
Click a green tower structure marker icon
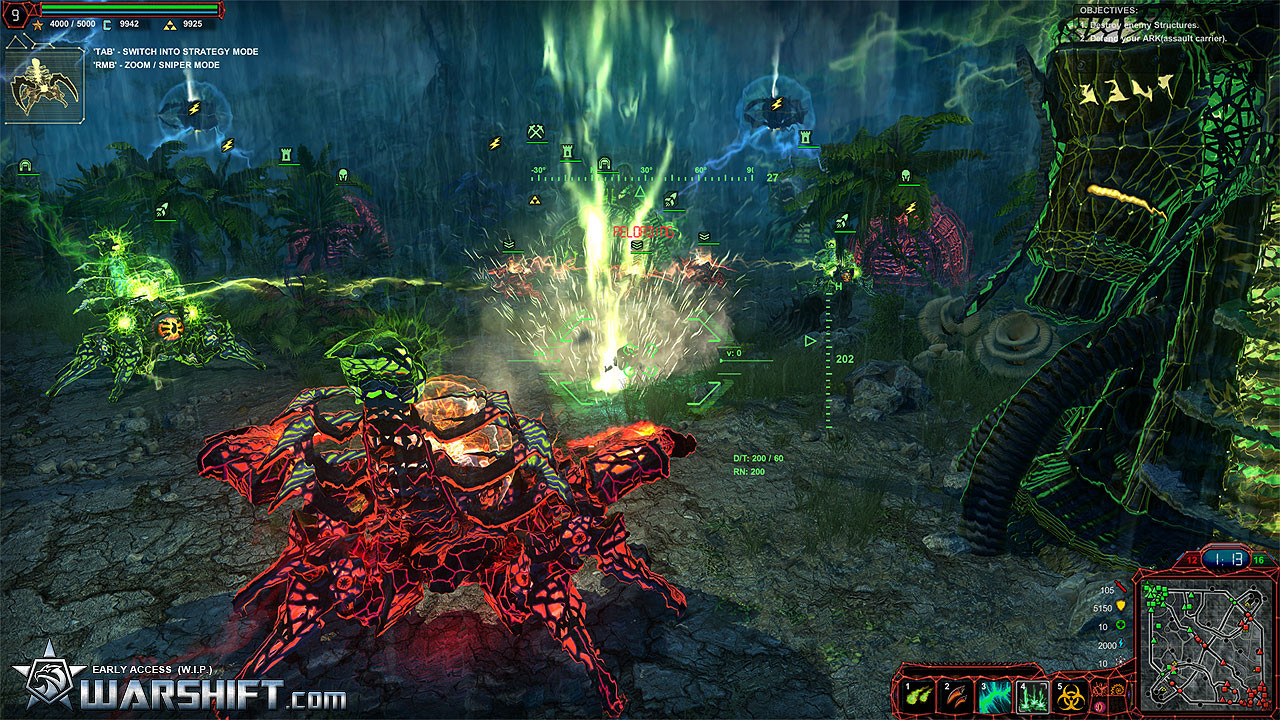click(286, 155)
